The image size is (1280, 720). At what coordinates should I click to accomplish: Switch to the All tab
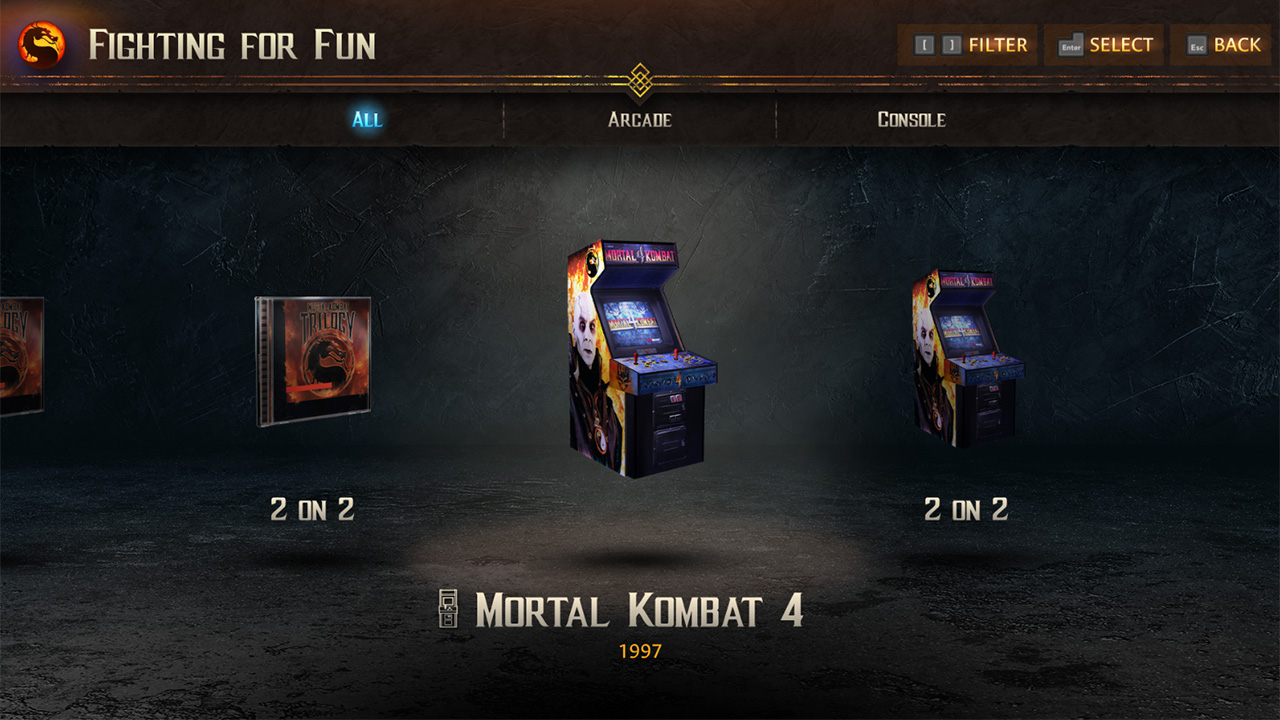point(367,119)
